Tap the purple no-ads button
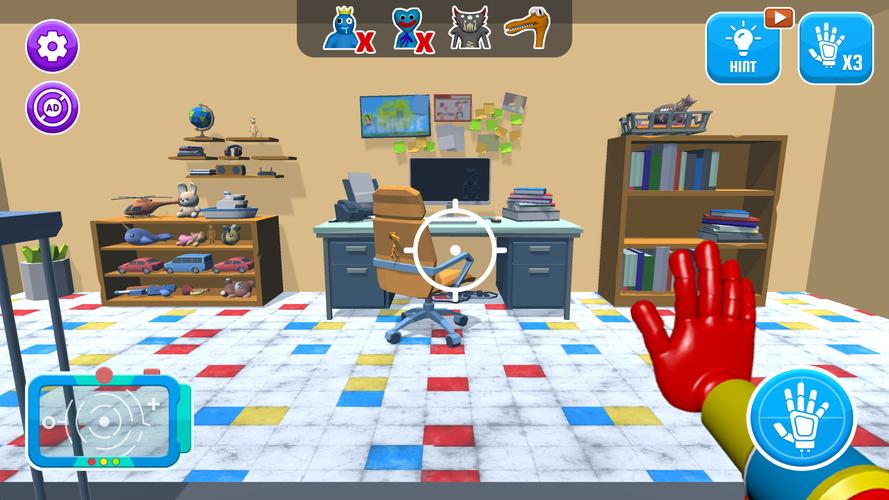The width and height of the screenshot is (889, 500). click(52, 108)
